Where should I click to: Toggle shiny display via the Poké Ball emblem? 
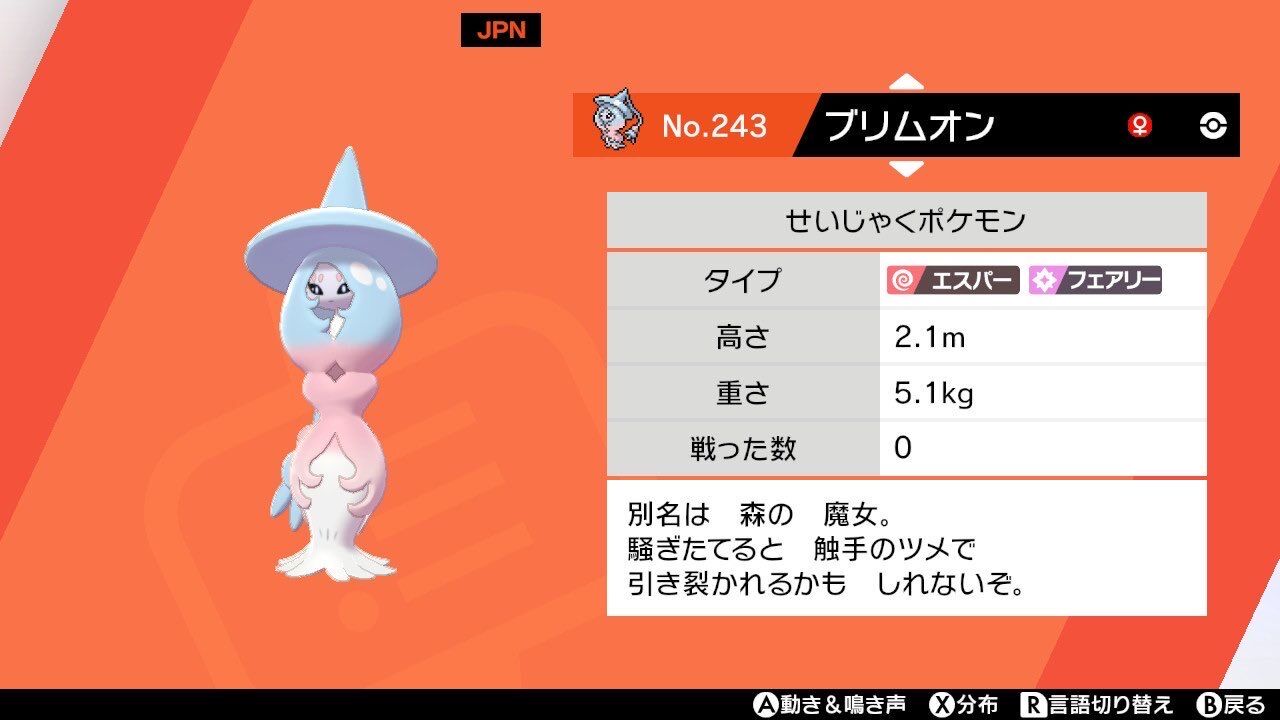tap(1215, 124)
